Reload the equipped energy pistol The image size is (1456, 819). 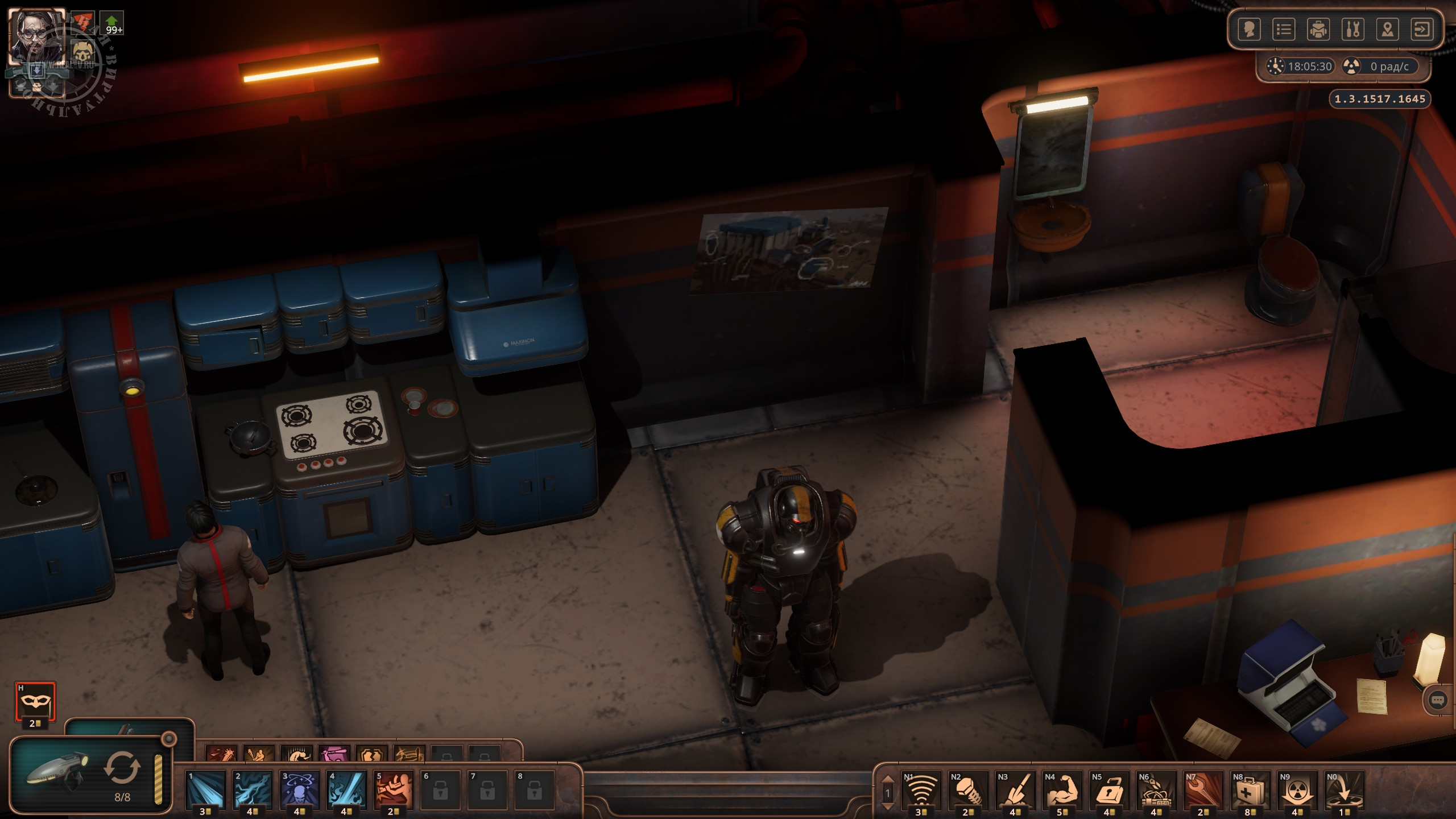coord(121,768)
